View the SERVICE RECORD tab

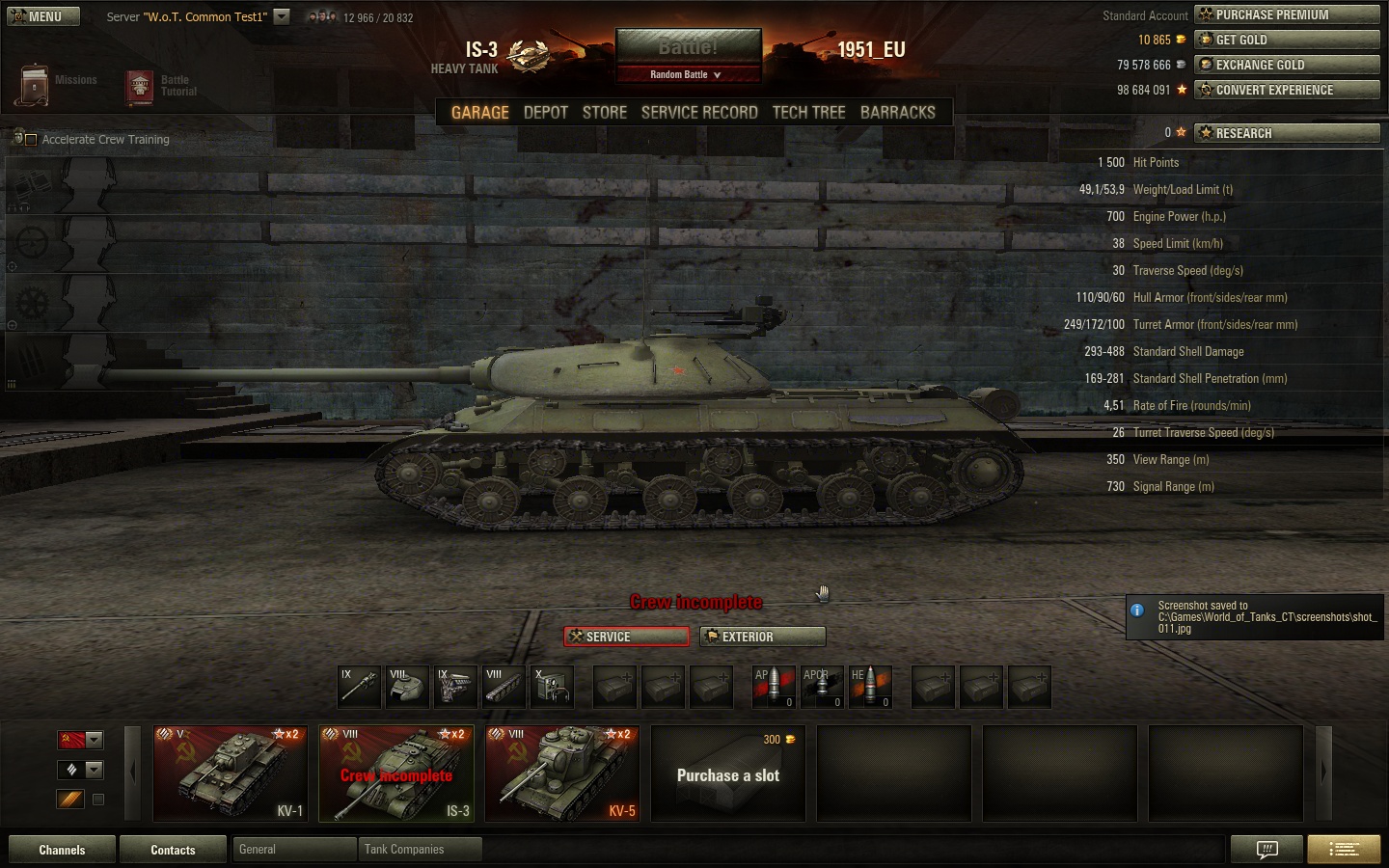point(699,112)
